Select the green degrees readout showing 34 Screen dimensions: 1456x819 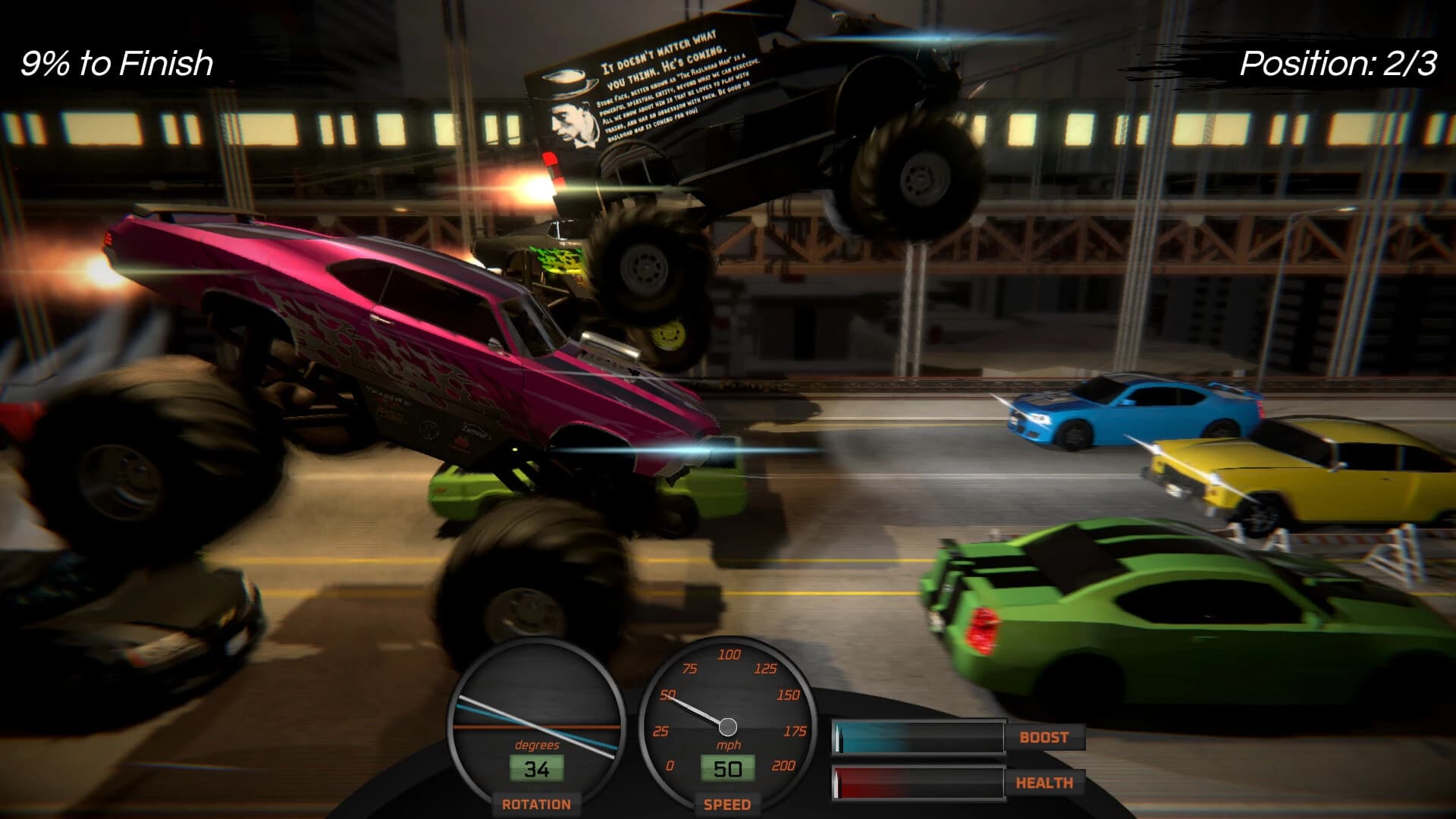pos(537,768)
